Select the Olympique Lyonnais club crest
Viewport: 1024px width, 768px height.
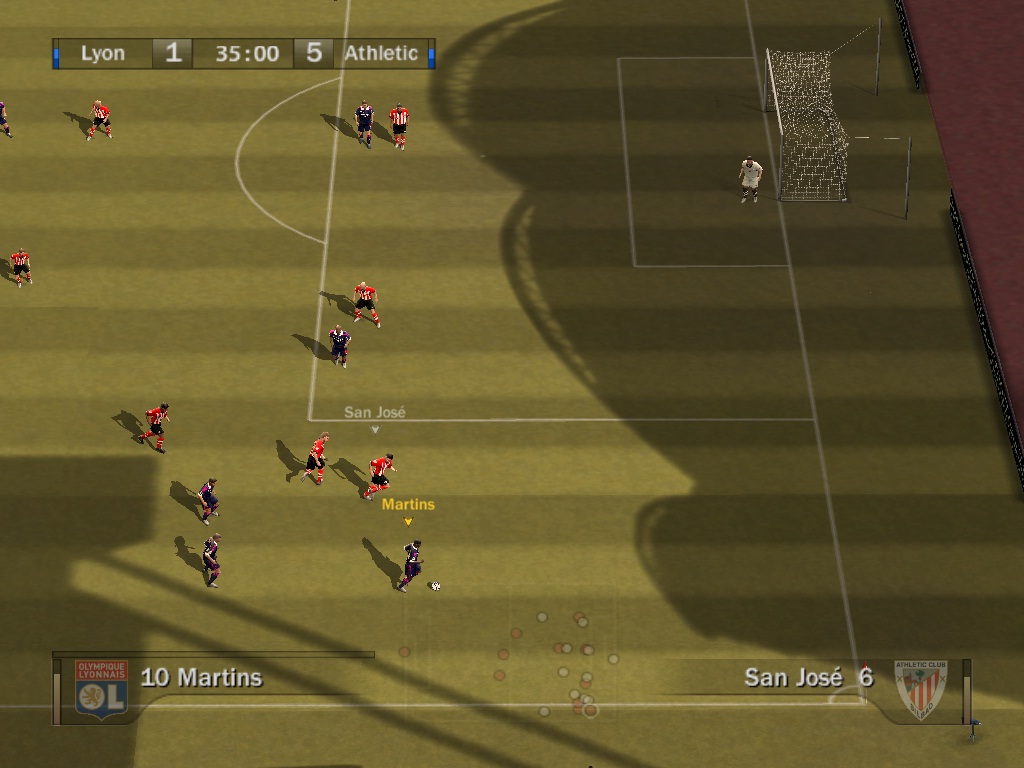pyautogui.click(x=101, y=688)
